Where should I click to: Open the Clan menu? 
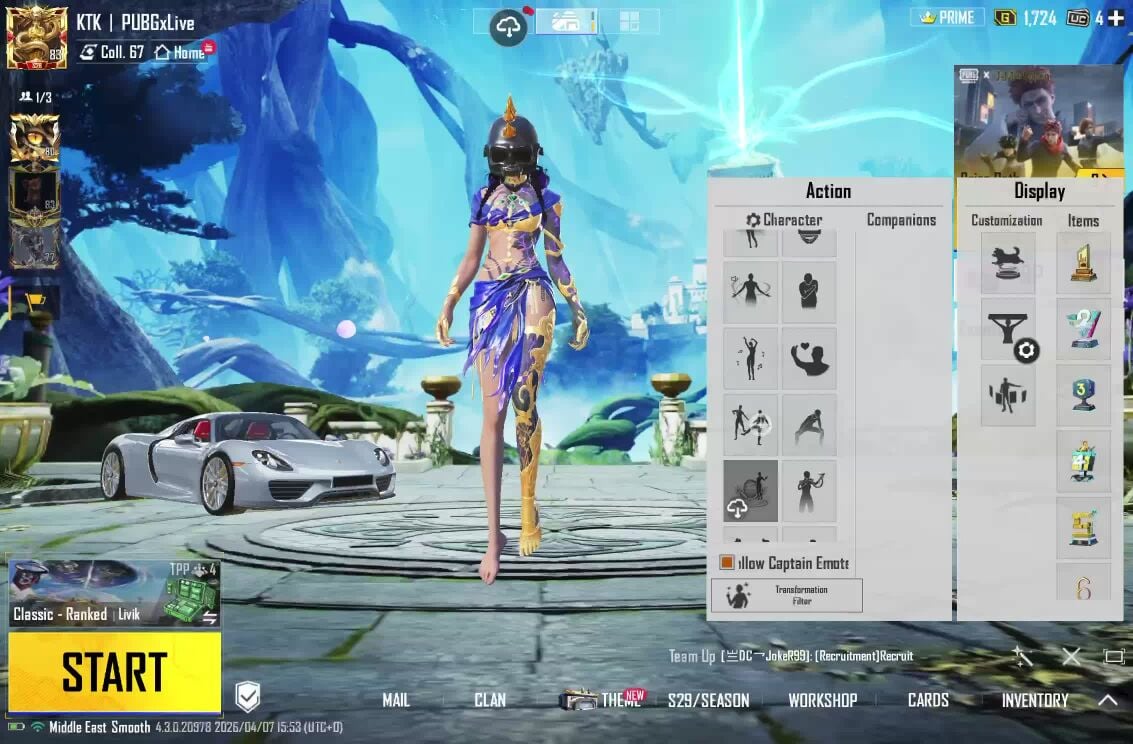point(489,700)
